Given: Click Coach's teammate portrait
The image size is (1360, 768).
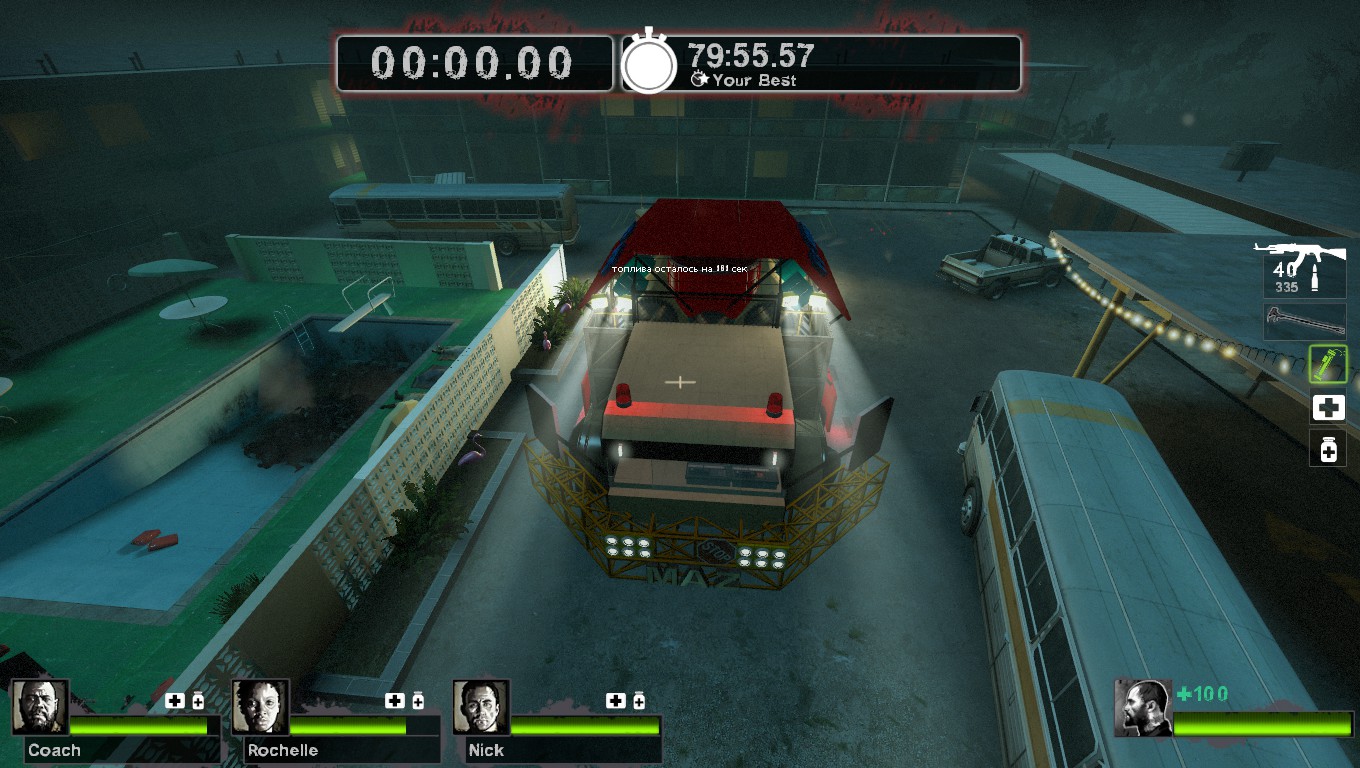Looking at the screenshot, I should click(41, 707).
